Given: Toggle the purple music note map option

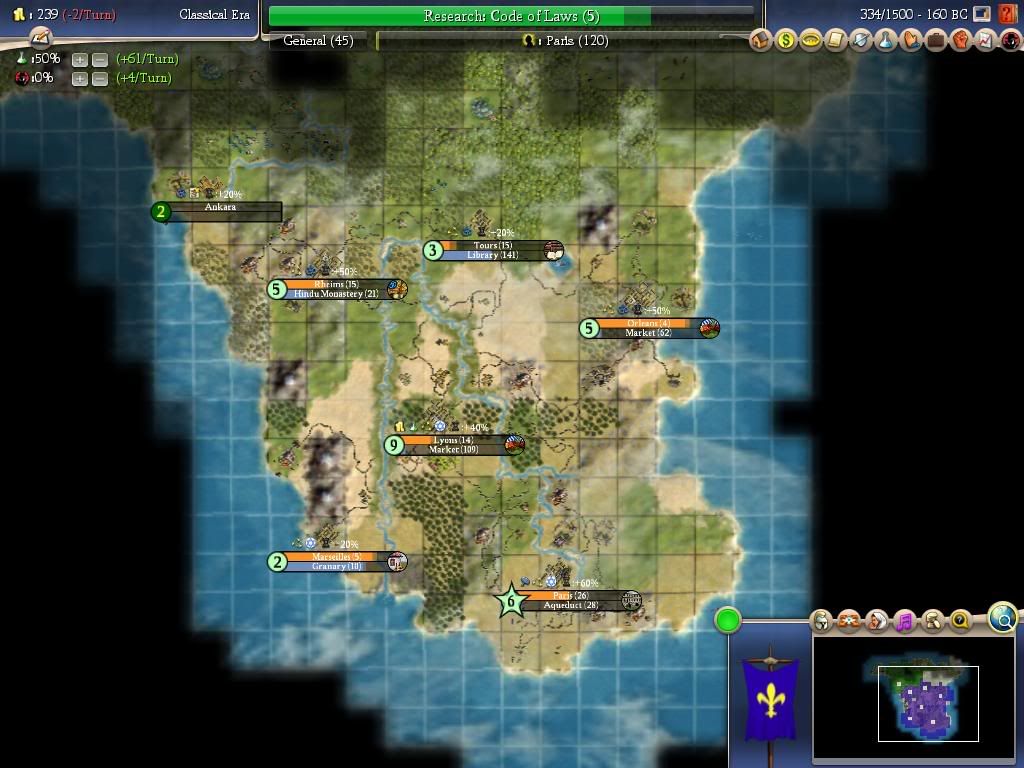Looking at the screenshot, I should (905, 621).
